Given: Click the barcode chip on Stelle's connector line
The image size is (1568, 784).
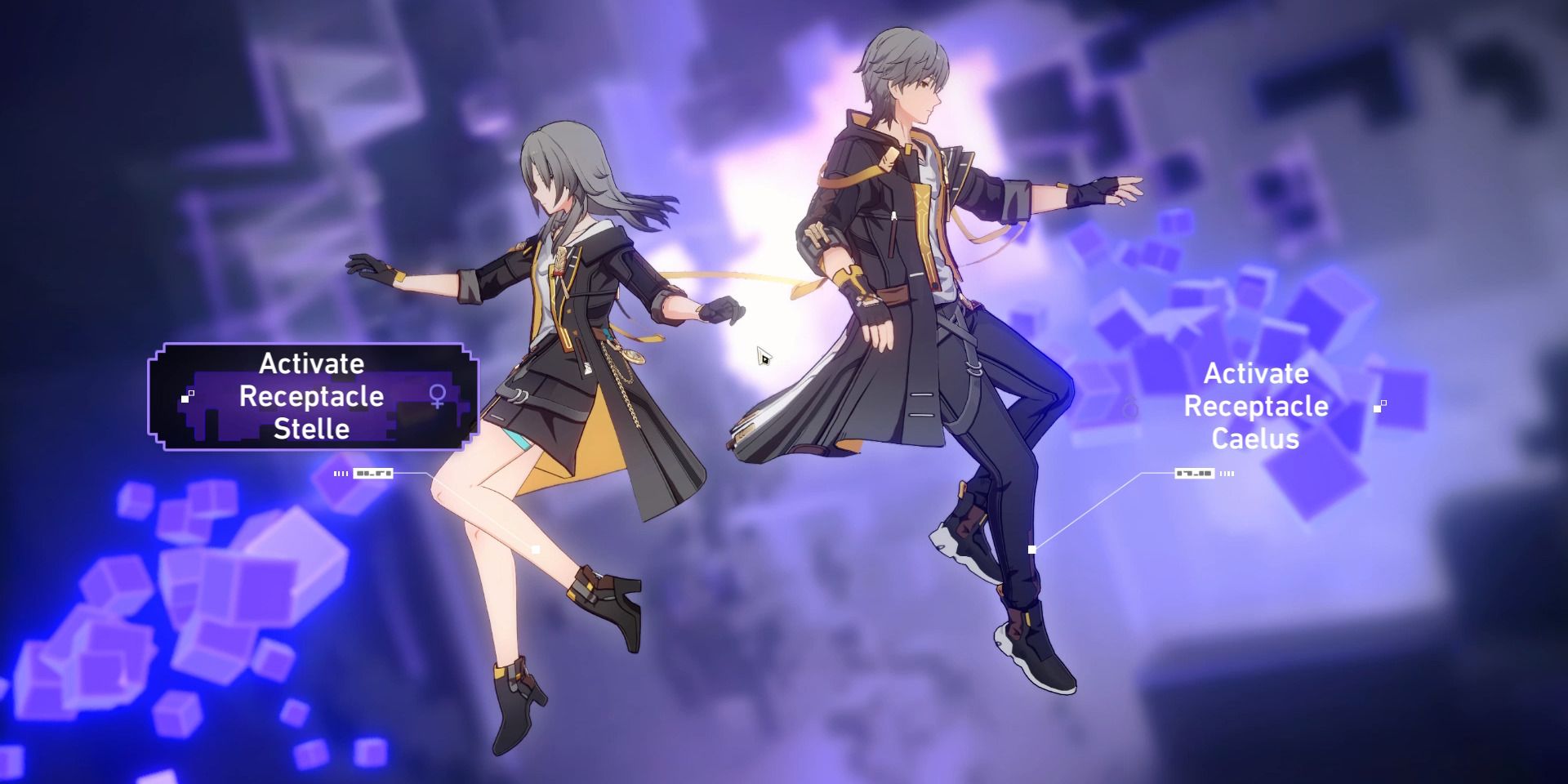Looking at the screenshot, I should pos(372,472).
